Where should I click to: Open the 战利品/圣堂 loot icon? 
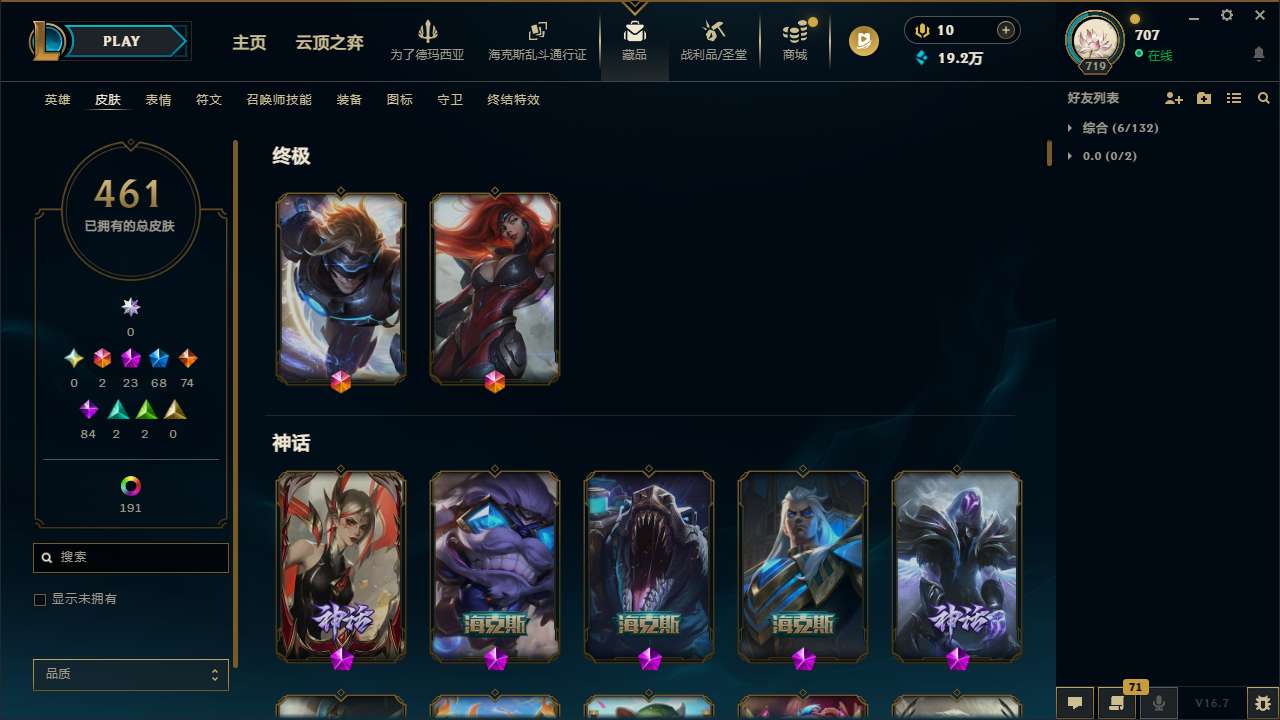coord(713,38)
